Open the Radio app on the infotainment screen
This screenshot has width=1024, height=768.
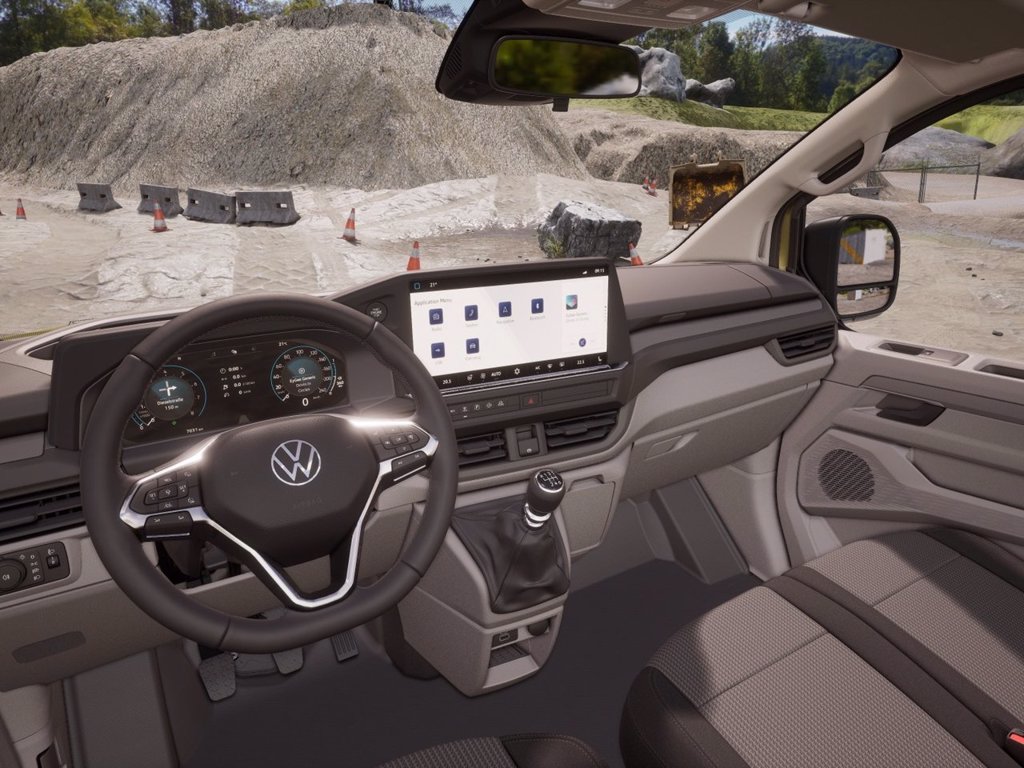(x=436, y=316)
